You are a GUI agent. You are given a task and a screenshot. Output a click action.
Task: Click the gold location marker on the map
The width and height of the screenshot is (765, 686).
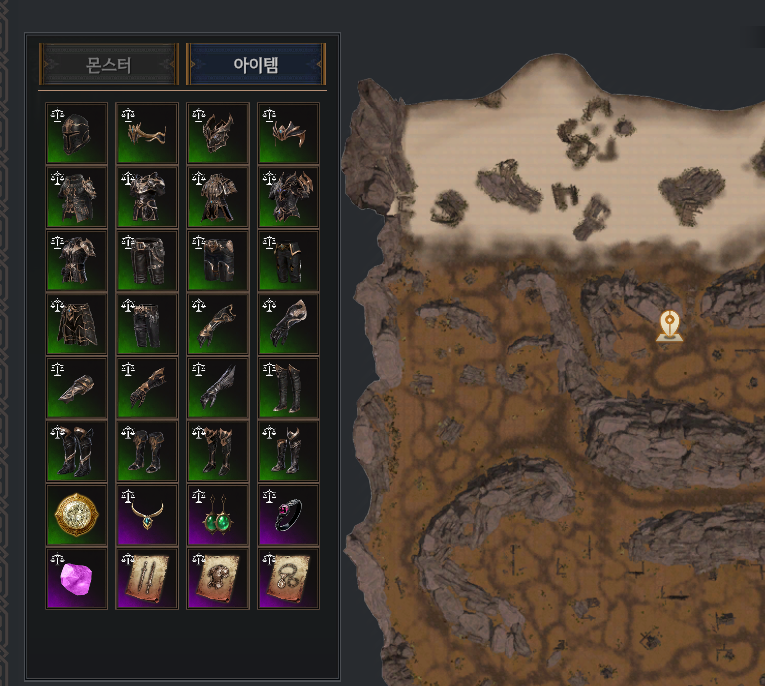670,325
